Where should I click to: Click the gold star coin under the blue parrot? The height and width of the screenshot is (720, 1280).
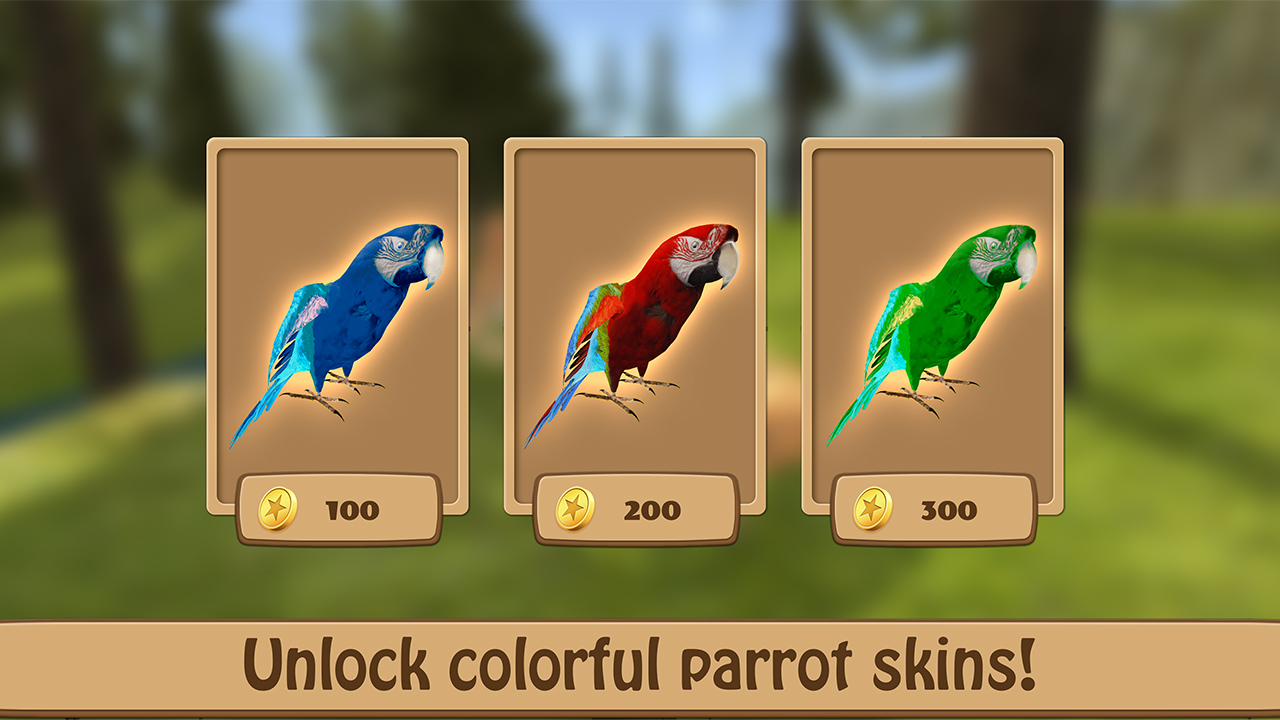[279, 510]
